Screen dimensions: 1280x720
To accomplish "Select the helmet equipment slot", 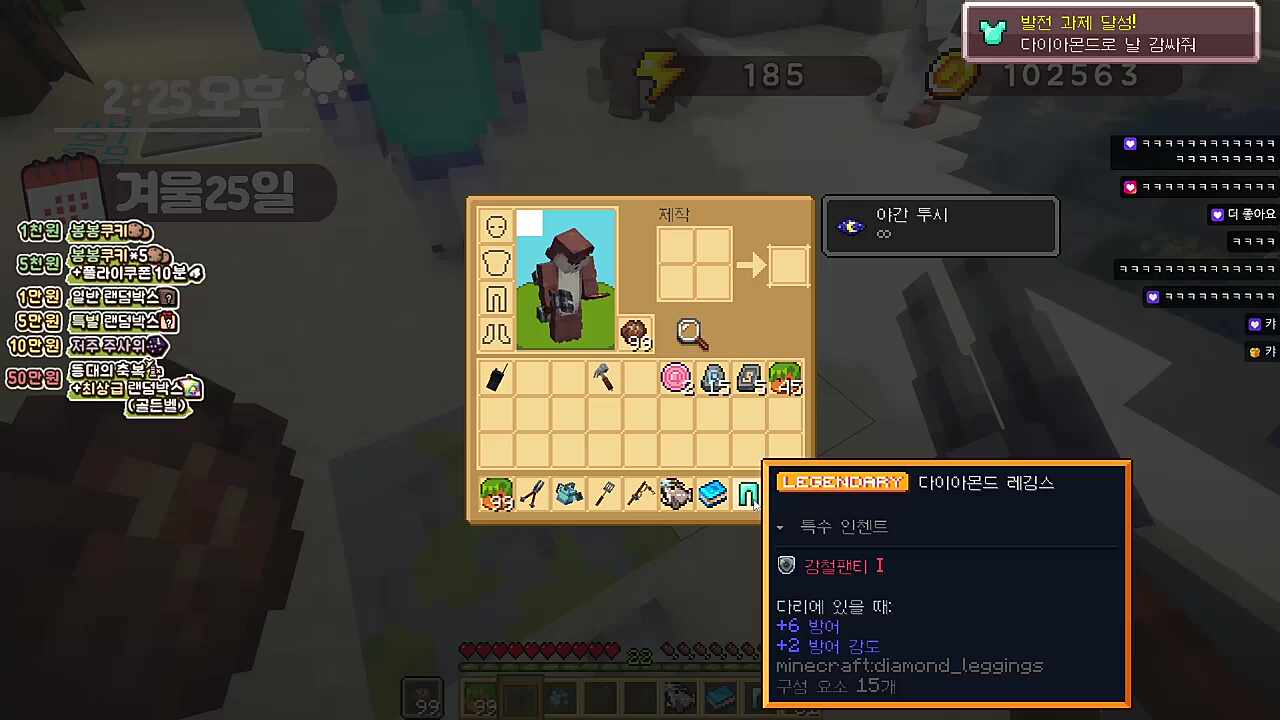I will [x=497, y=227].
